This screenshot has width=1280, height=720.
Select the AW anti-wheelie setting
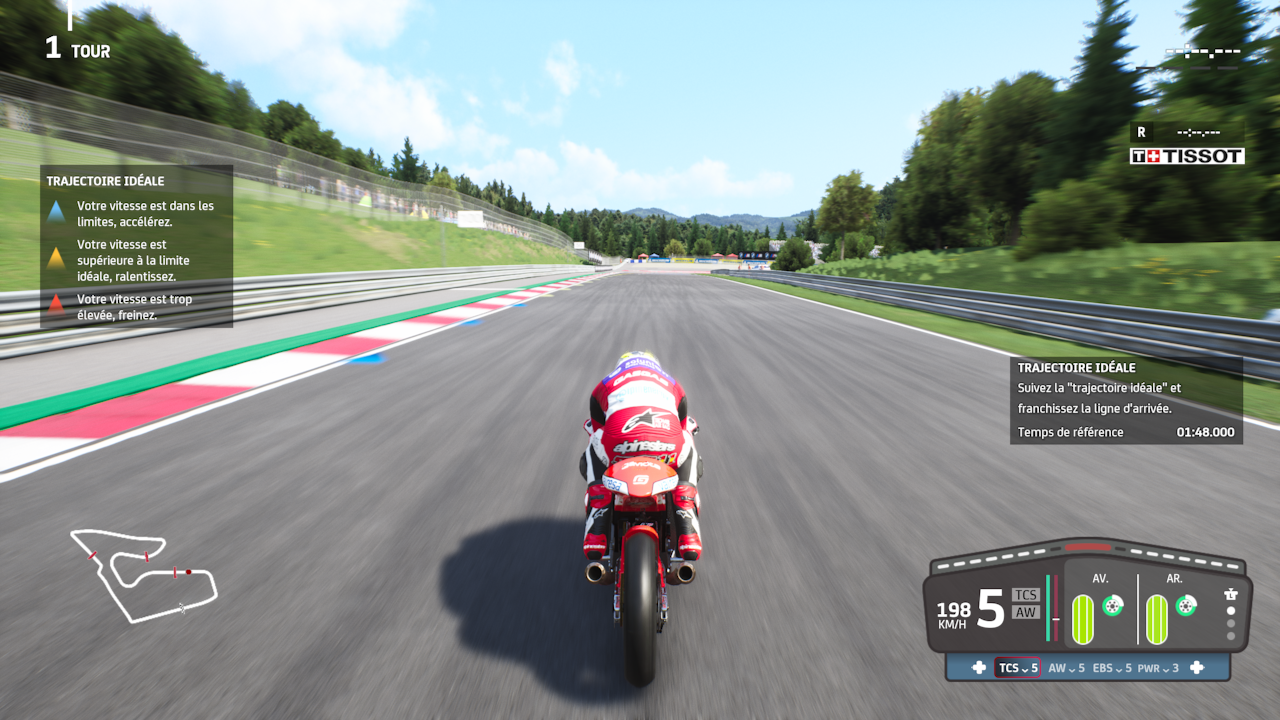1066,668
